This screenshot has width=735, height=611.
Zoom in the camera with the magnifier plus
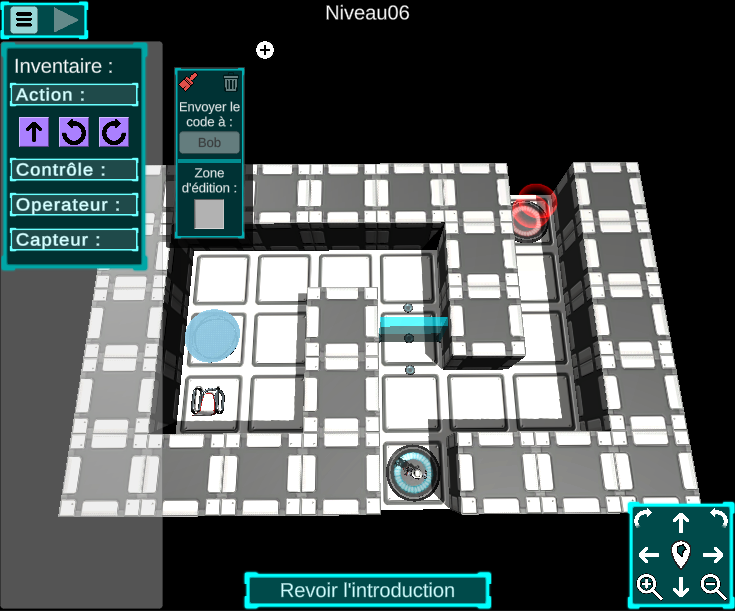[x=649, y=587]
